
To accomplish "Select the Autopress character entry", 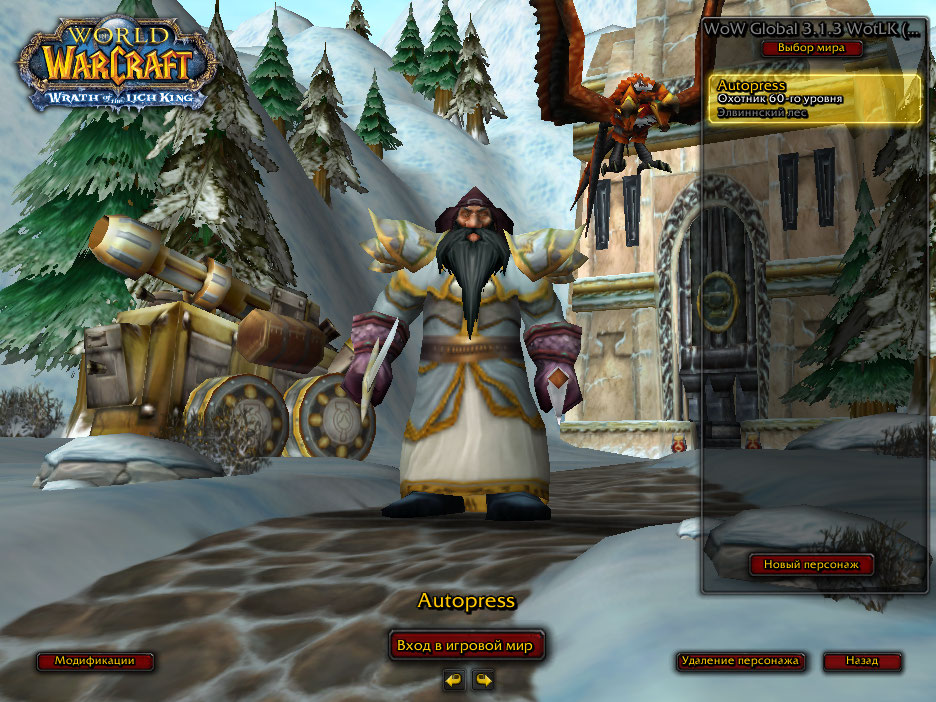I will click(x=815, y=99).
